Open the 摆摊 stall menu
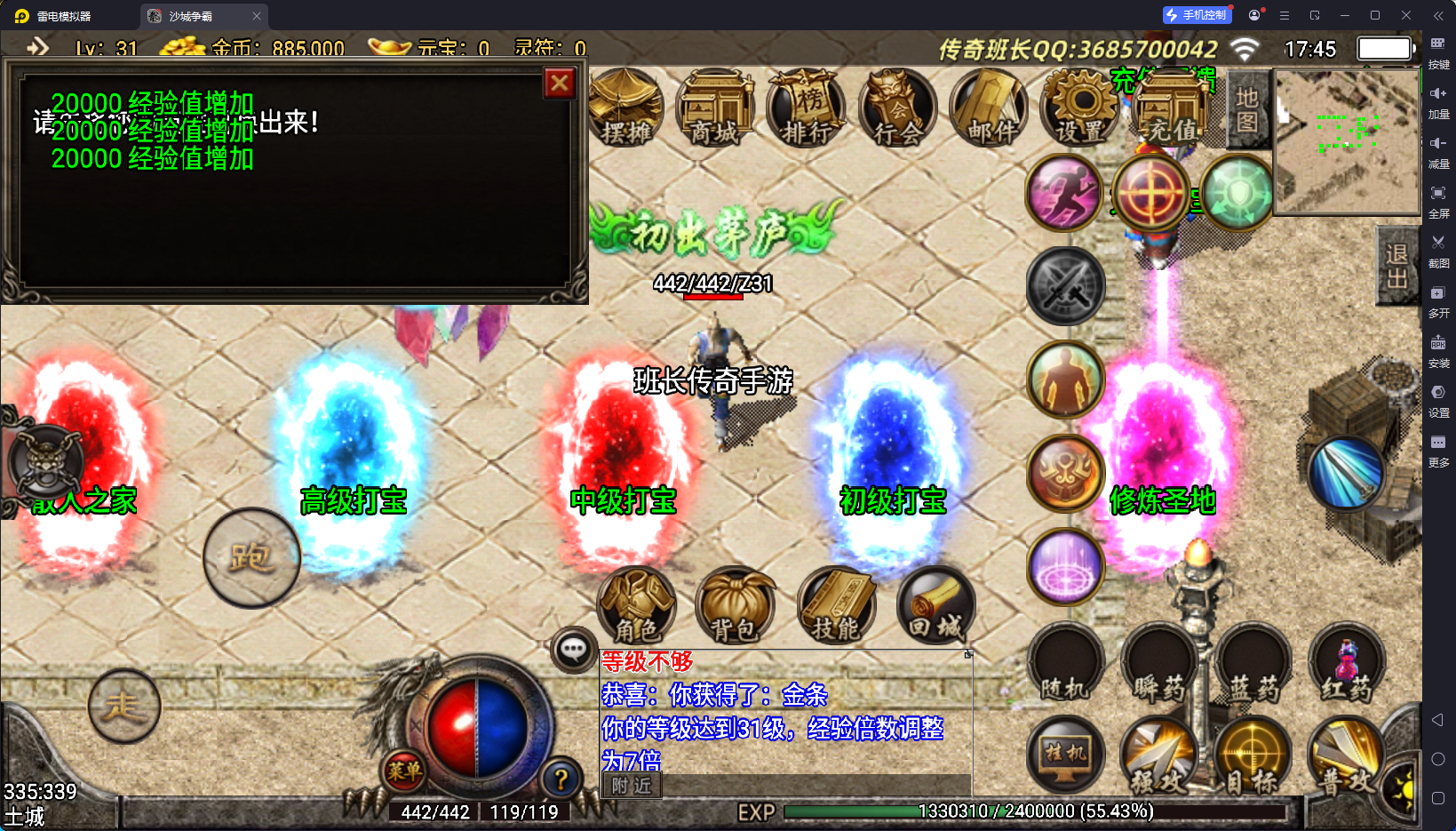Screen dimensions: 1456x831 click(626, 108)
